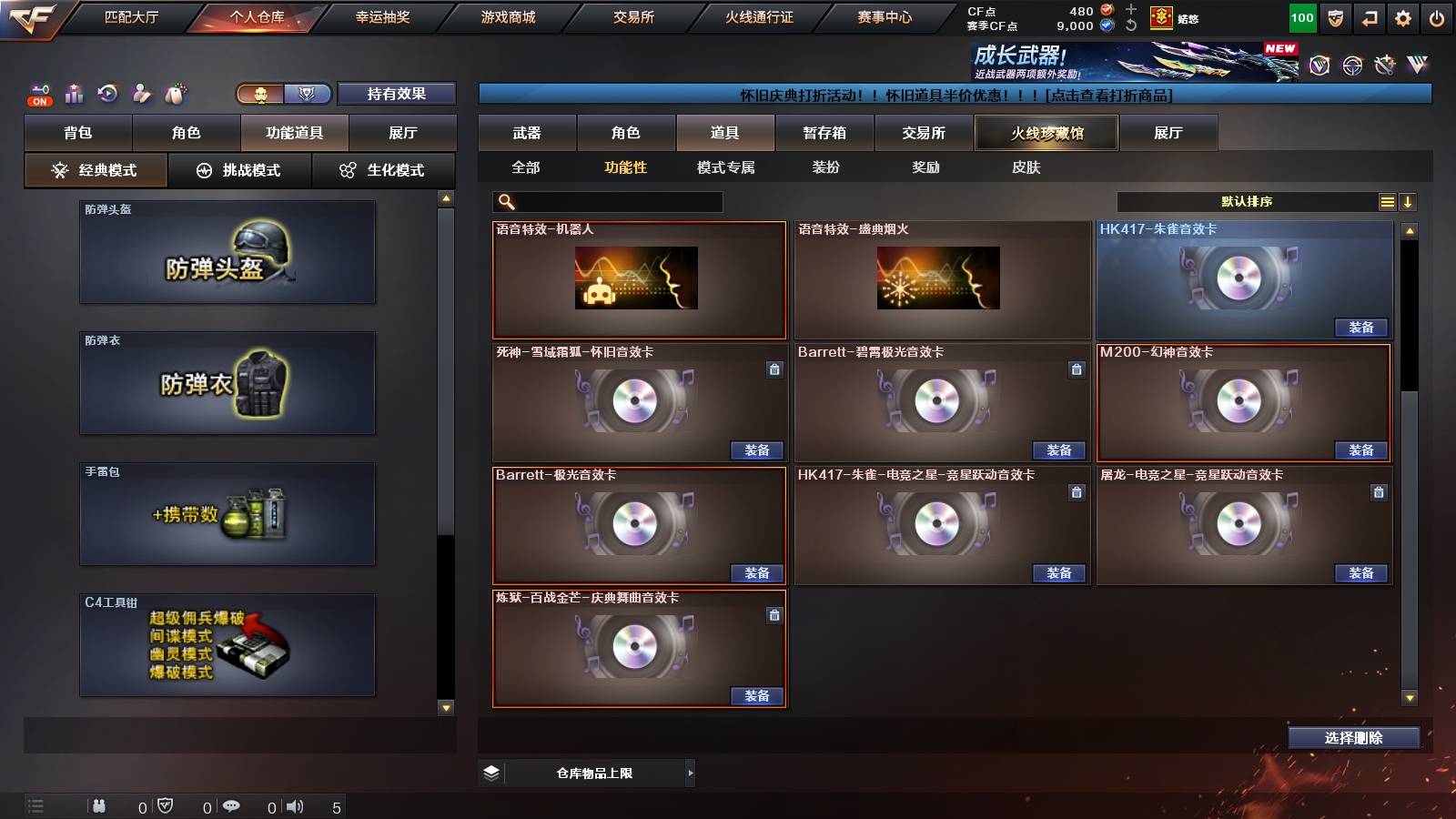Click the sort direction arrow beside 默认排序
This screenshot has width=1456, height=819.
pos(1408,202)
